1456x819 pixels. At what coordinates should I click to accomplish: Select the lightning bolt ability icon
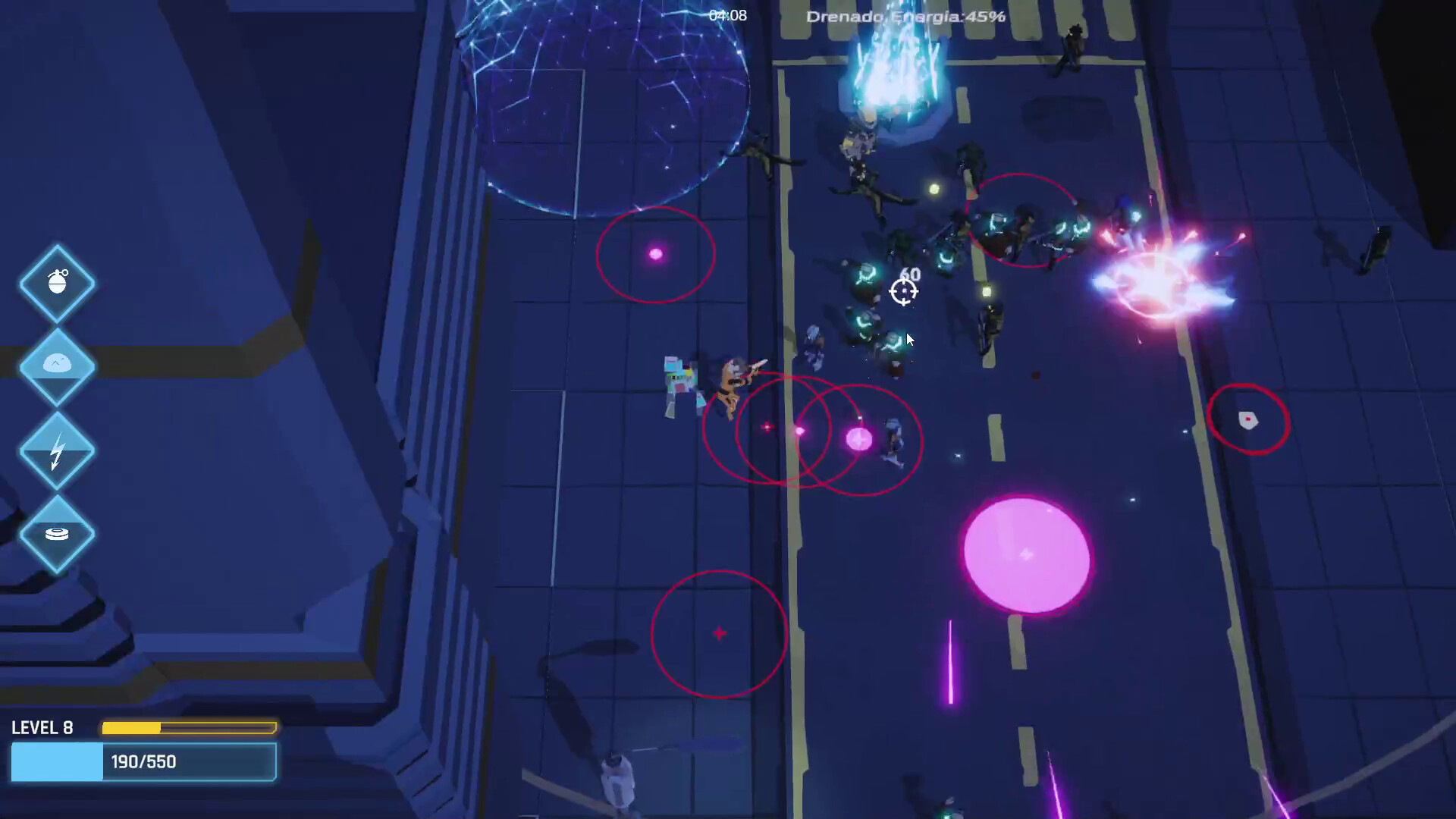pos(57,450)
